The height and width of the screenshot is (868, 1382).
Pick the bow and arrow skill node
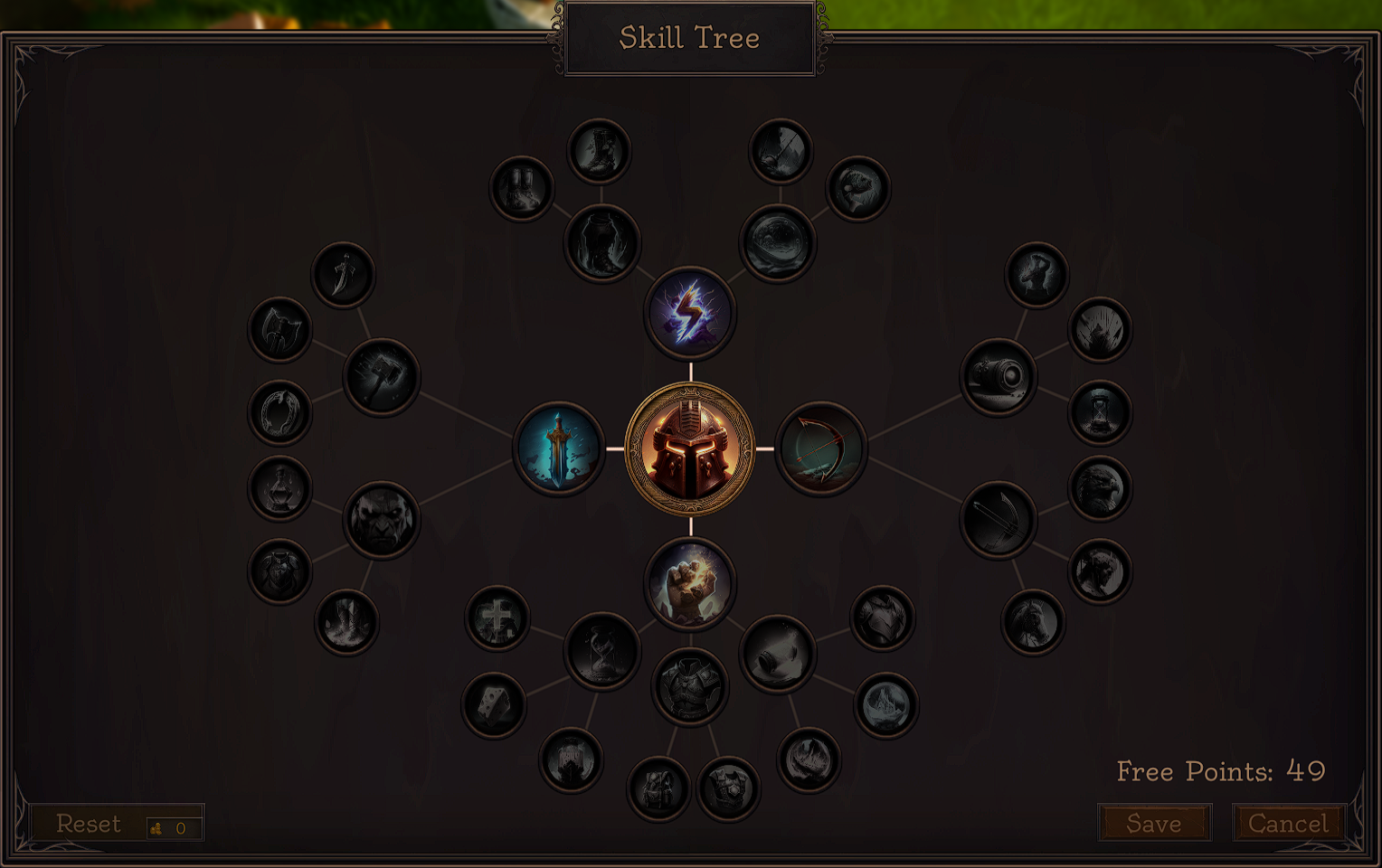(820, 448)
